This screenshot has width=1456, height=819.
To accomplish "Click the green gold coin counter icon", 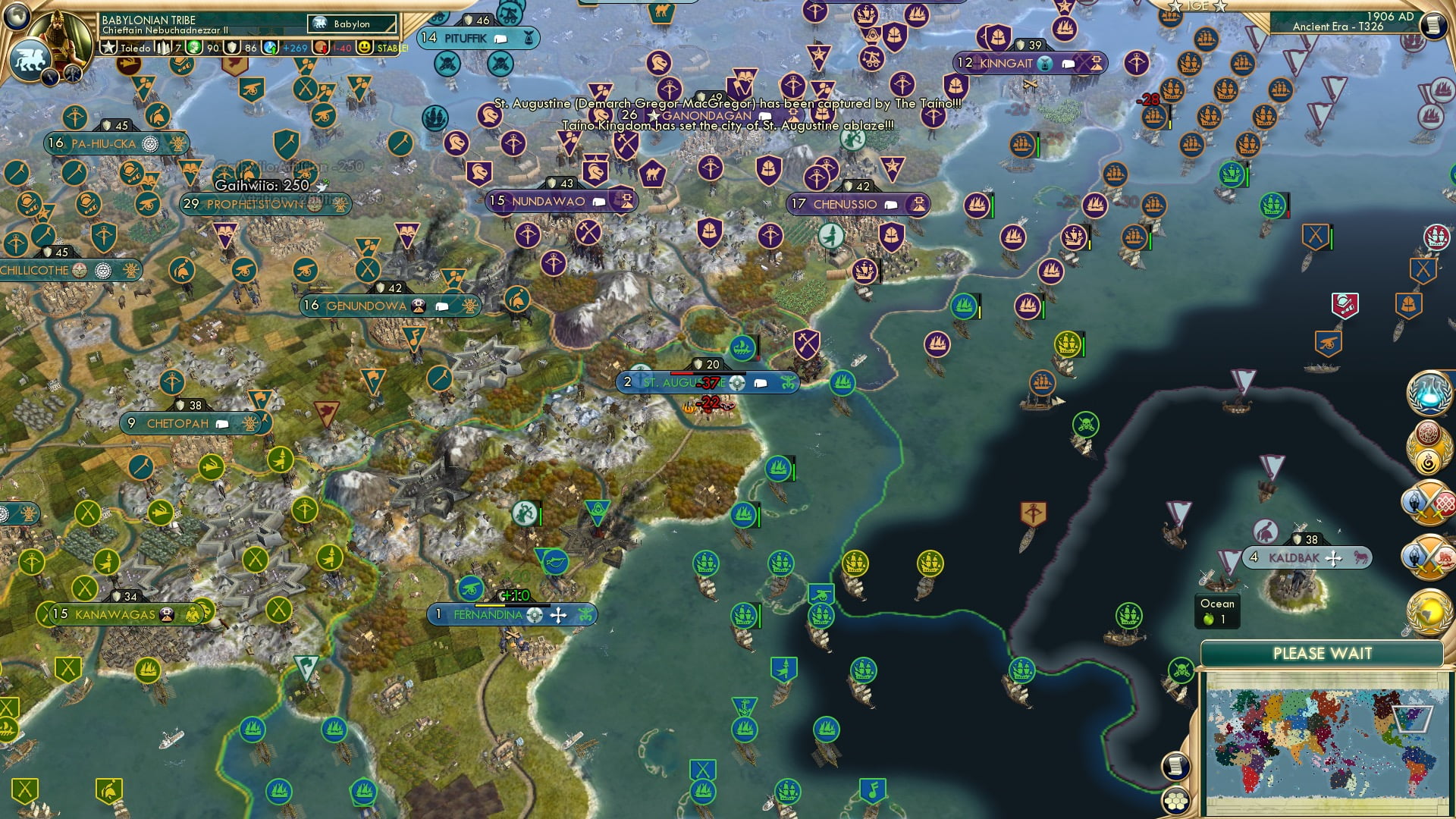I will point(195,47).
